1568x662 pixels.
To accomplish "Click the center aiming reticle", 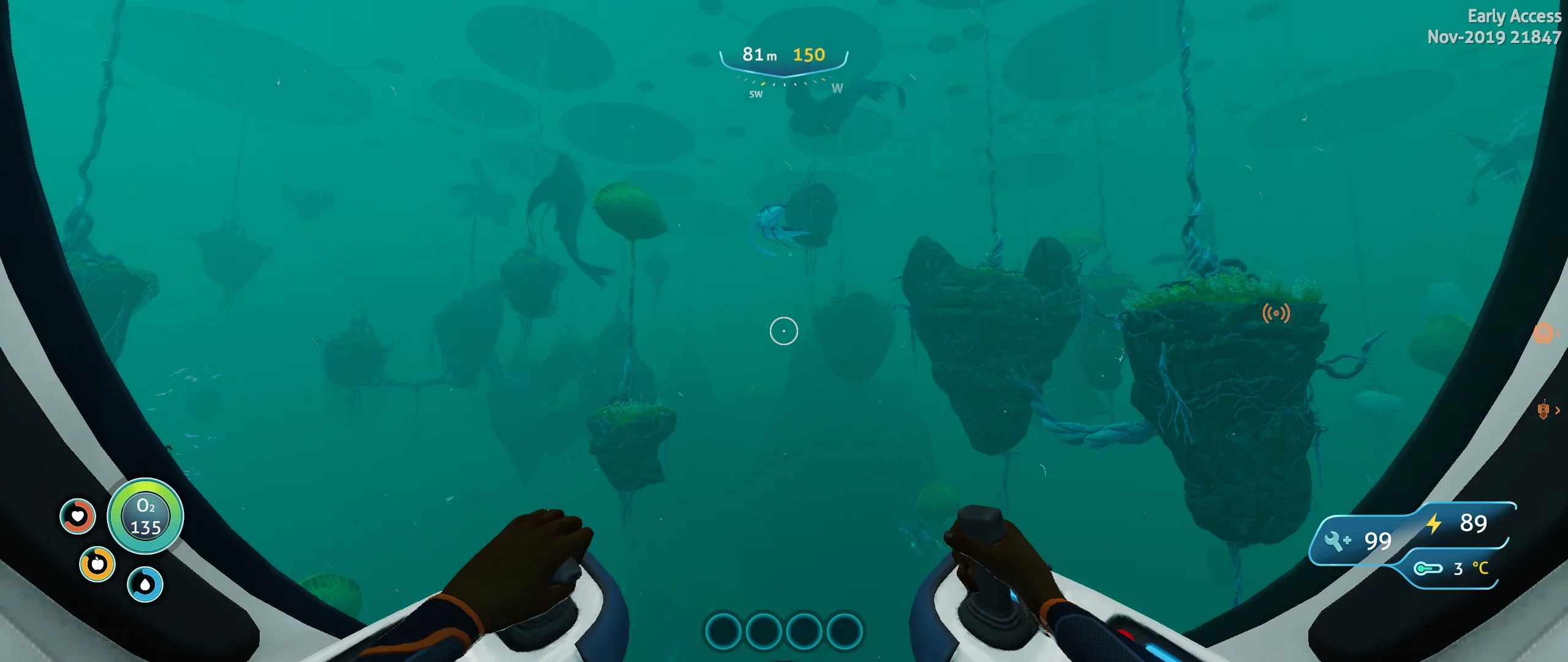I will tap(784, 331).
